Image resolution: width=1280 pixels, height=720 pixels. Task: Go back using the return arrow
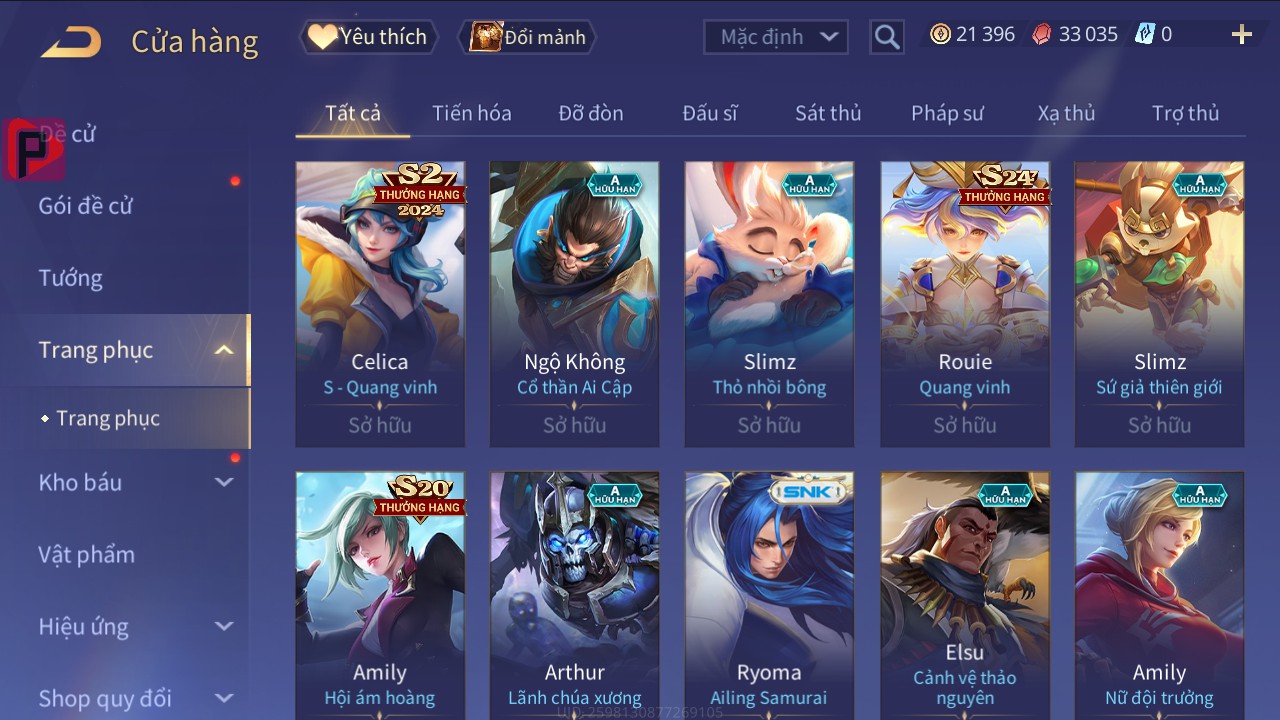(71, 41)
